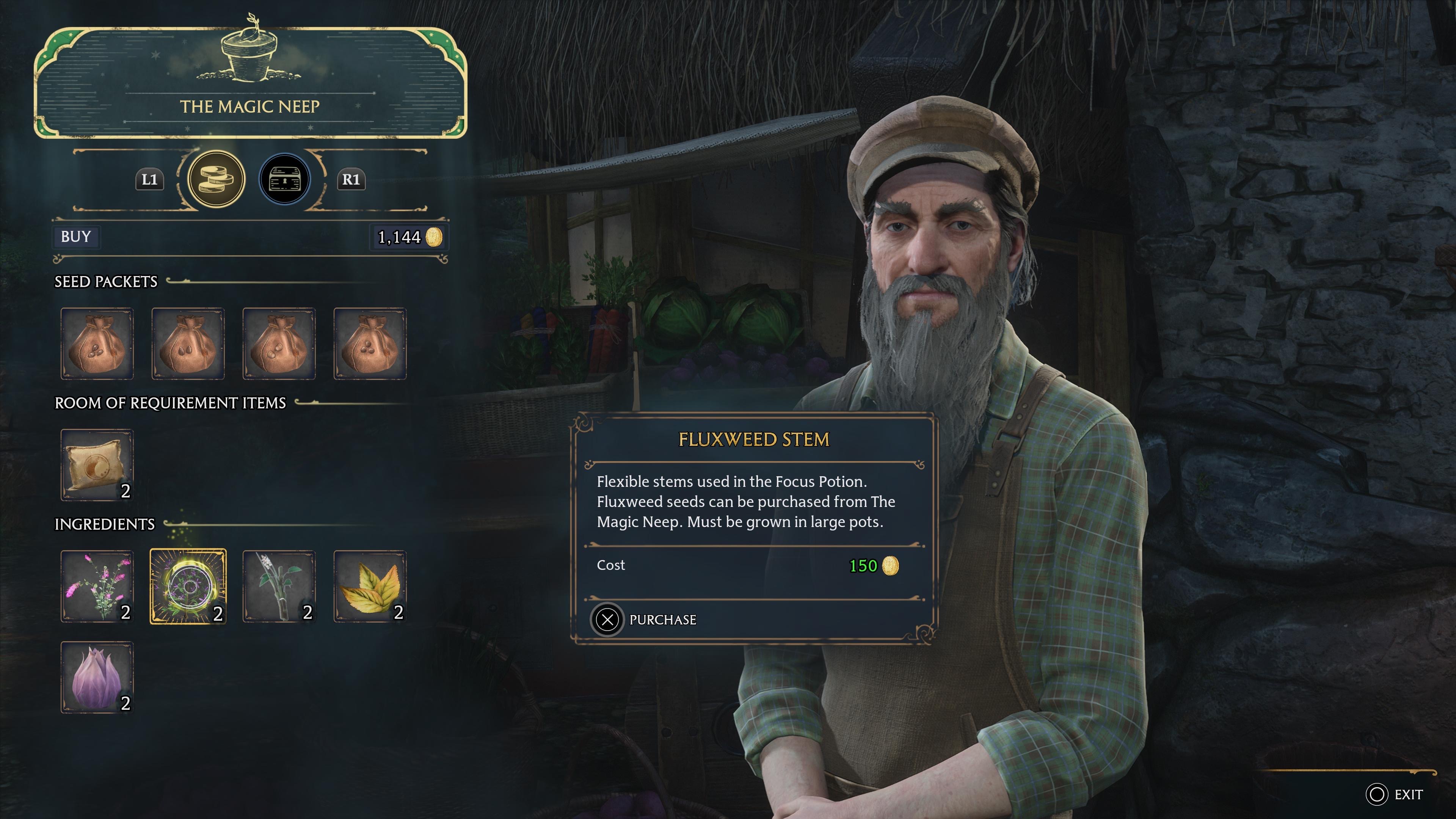Switch to the coin stack Buy tab
This screenshot has height=819, width=1456.
[x=216, y=179]
